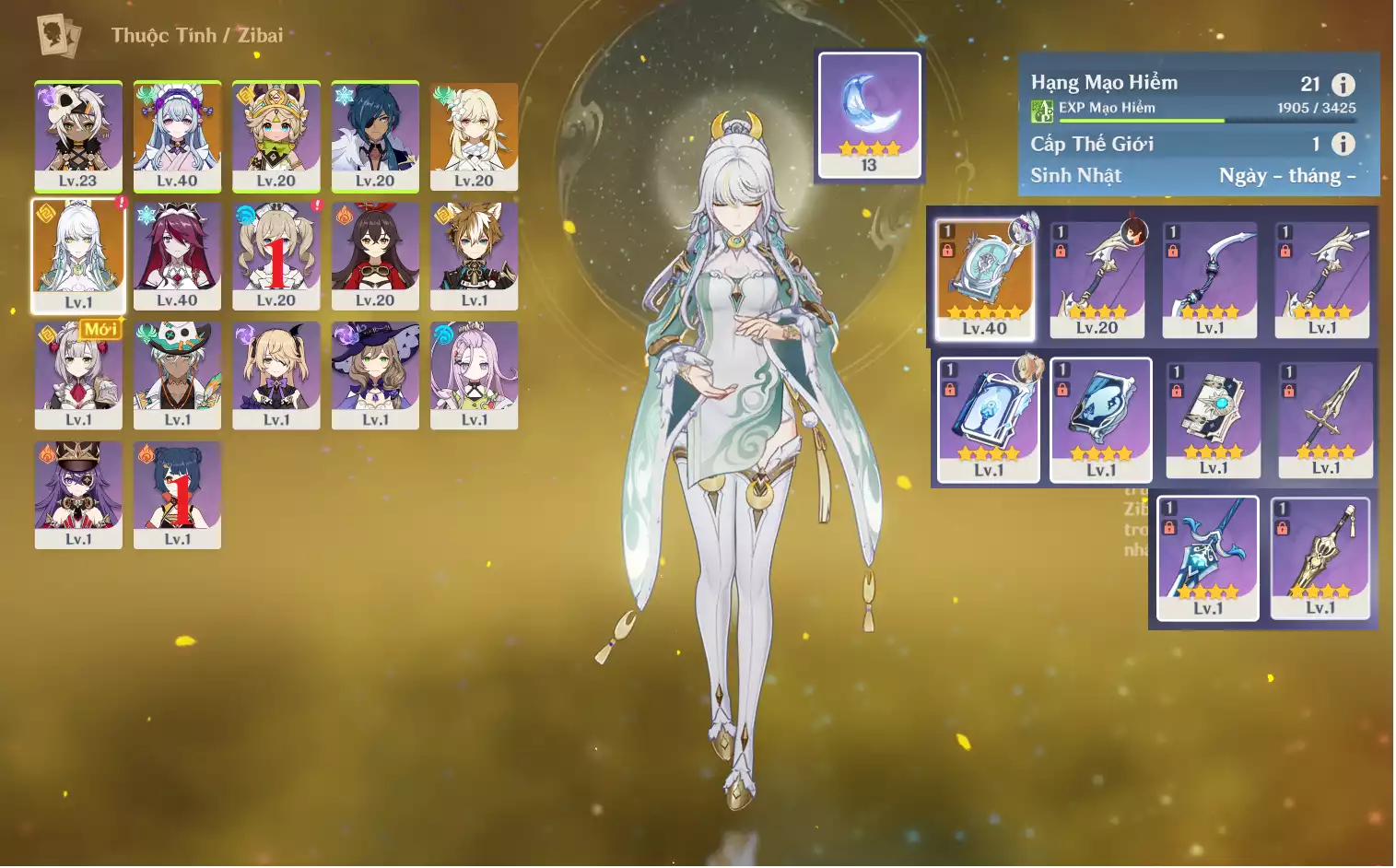Open Noelle's portrait tagged Mới
Screen dimensions: 1396x868
point(78,374)
